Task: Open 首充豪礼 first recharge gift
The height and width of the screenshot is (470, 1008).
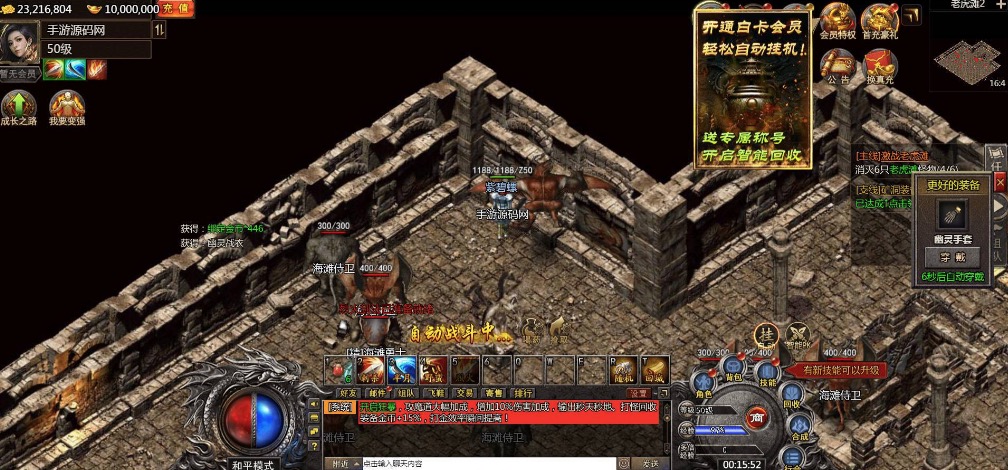Action: click(x=880, y=22)
